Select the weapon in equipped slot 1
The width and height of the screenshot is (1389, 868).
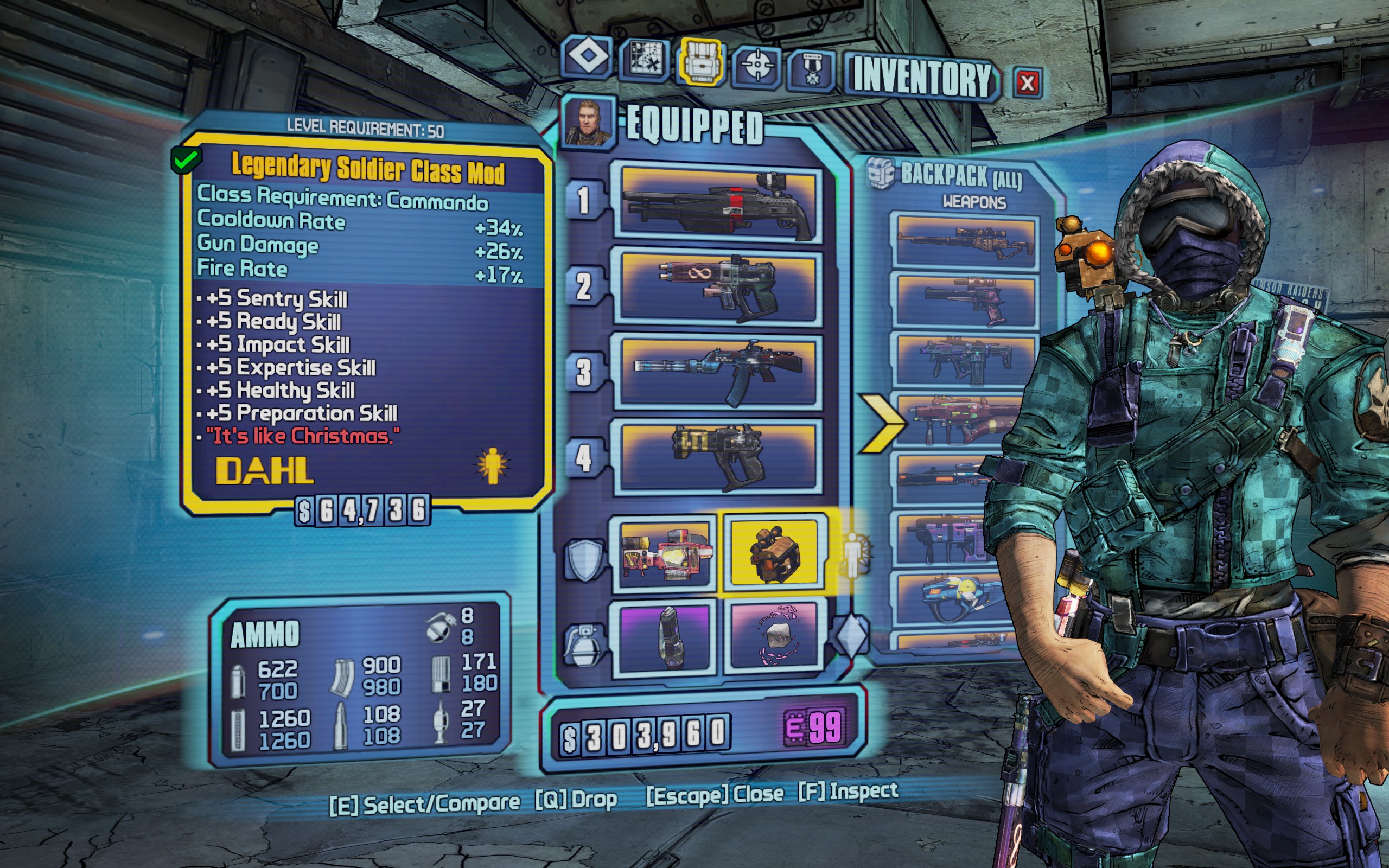click(x=718, y=203)
